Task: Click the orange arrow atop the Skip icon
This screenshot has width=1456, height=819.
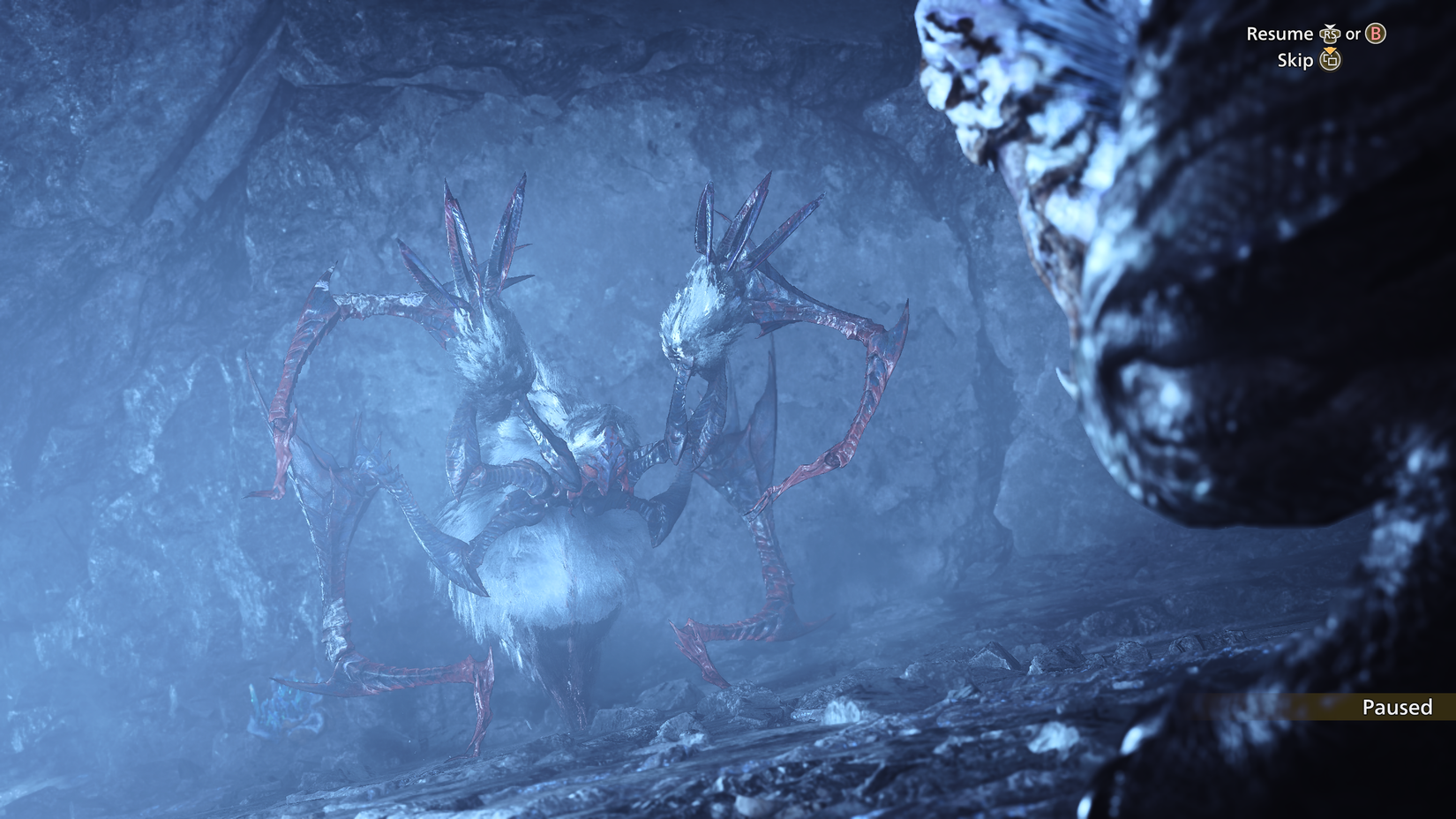Action: point(1330,51)
